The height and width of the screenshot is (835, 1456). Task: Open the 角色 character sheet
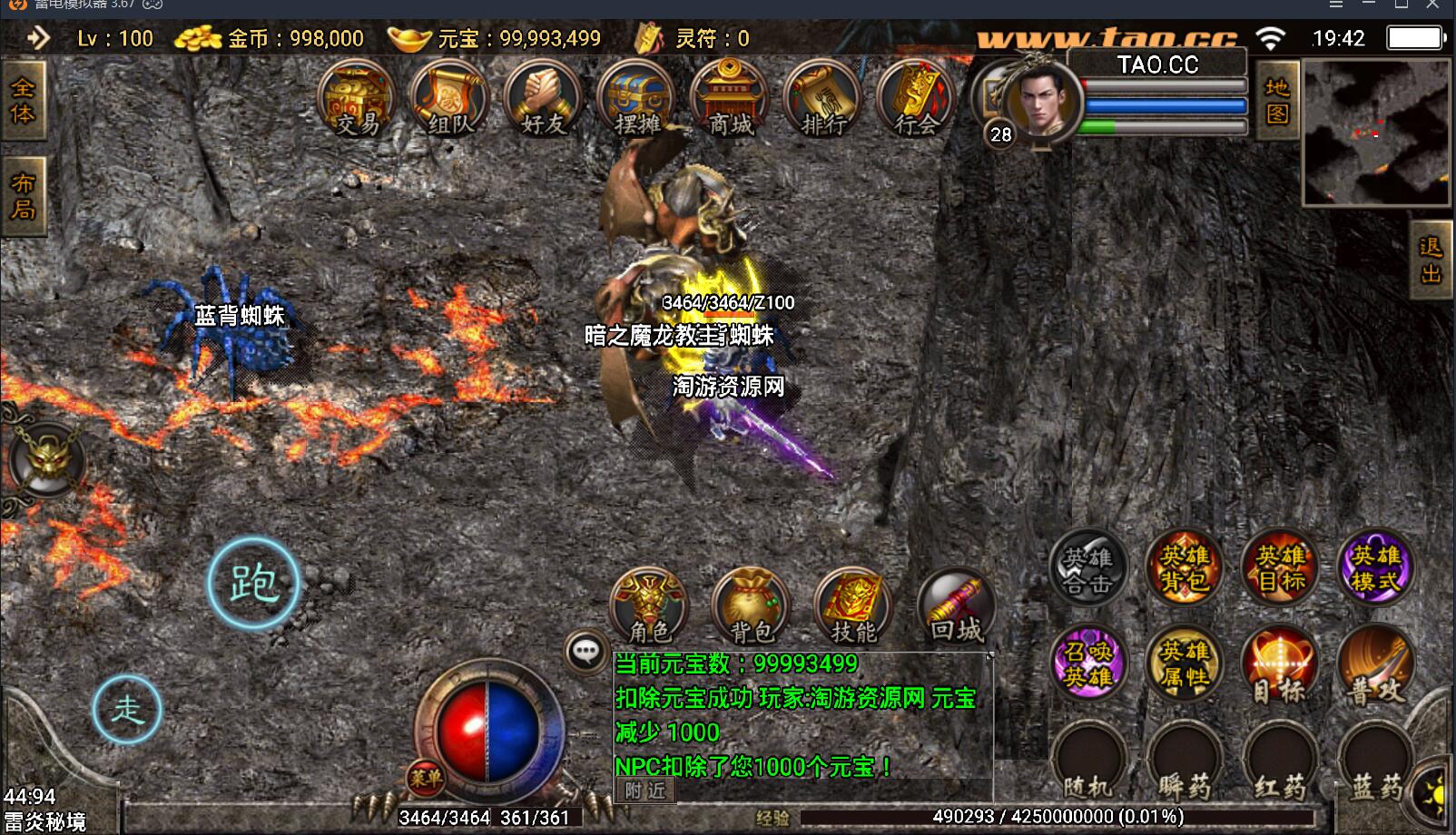tap(650, 606)
